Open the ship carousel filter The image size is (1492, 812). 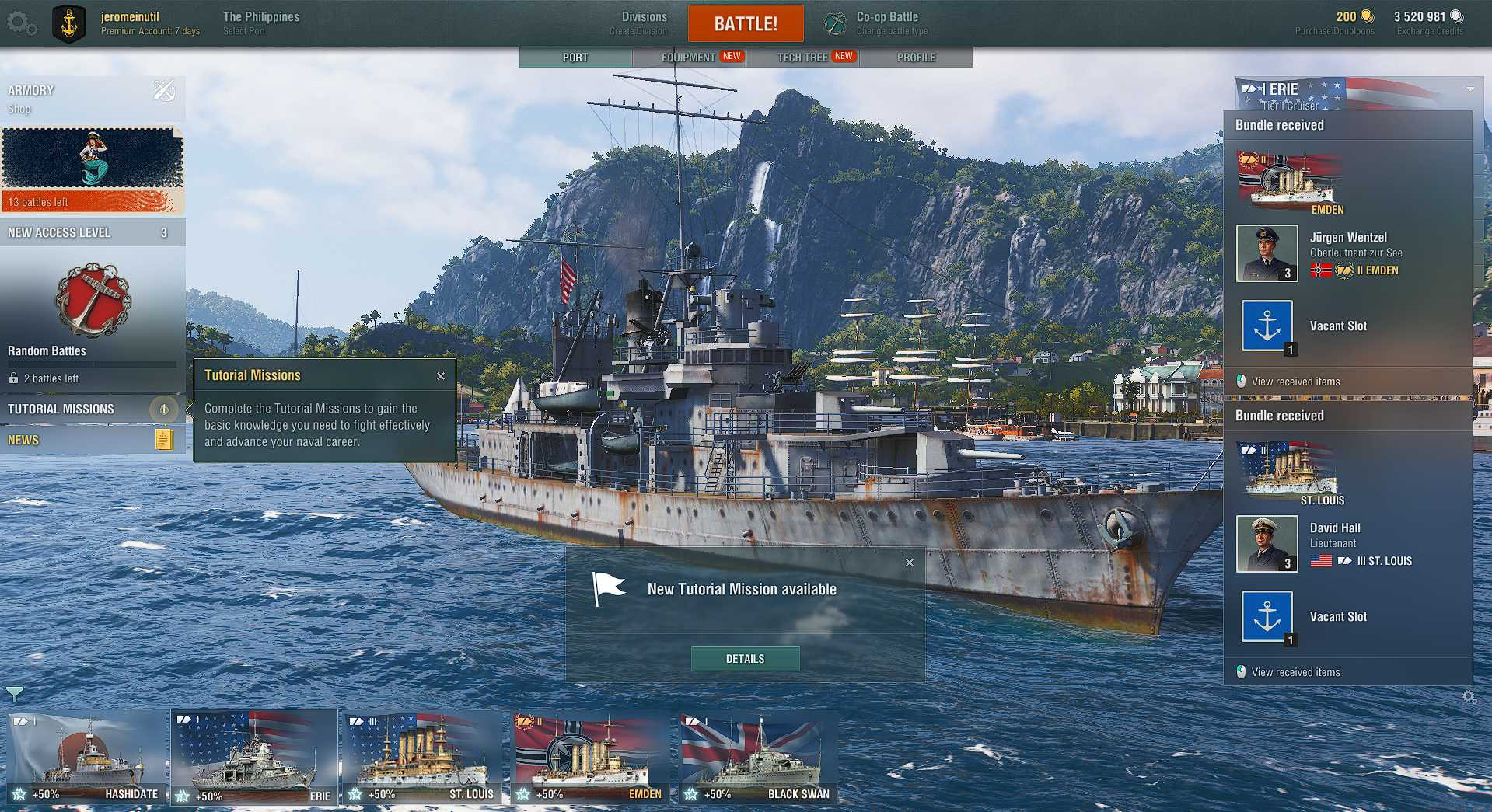coord(15,692)
